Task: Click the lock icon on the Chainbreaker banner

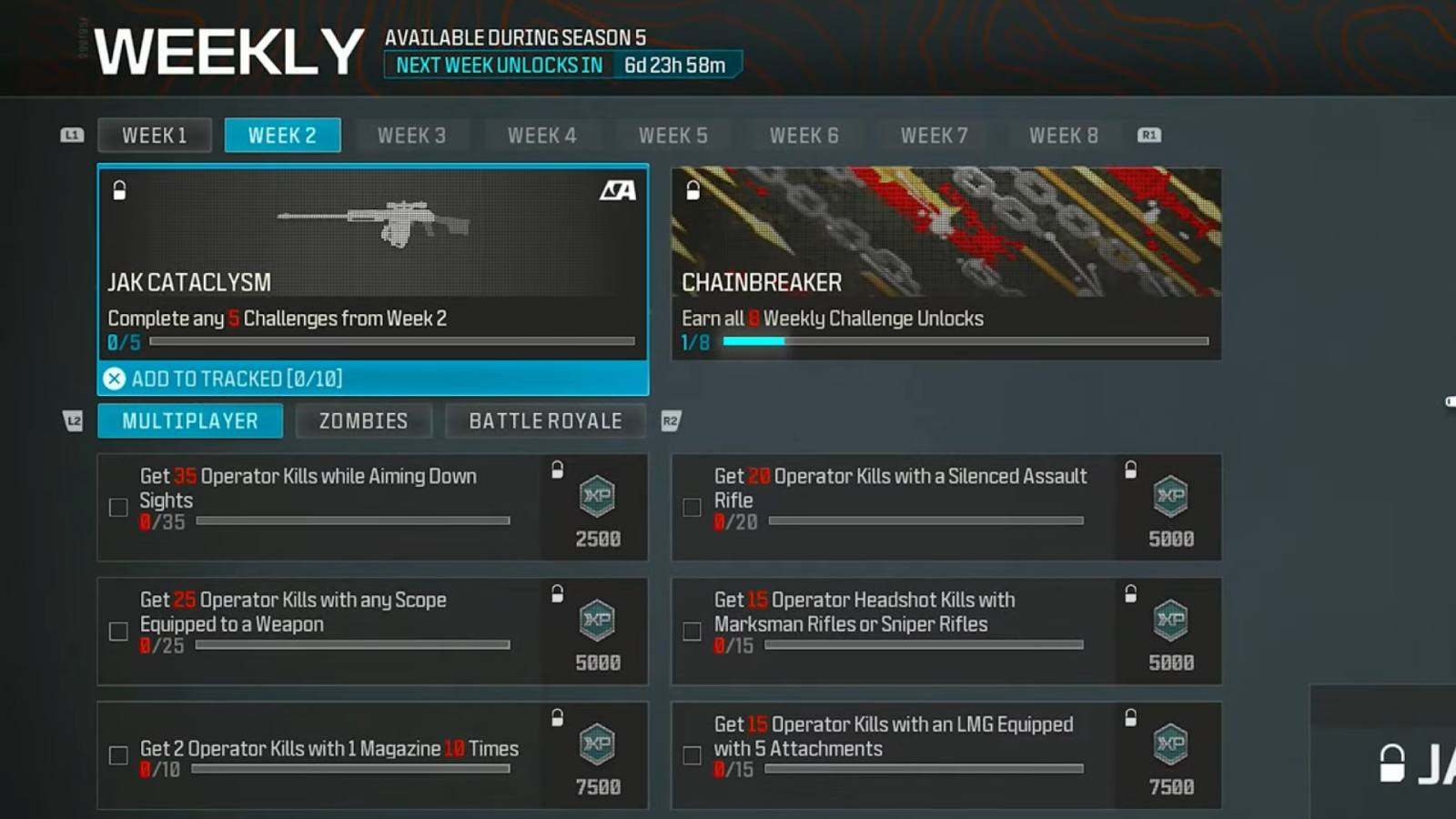Action: tap(692, 191)
